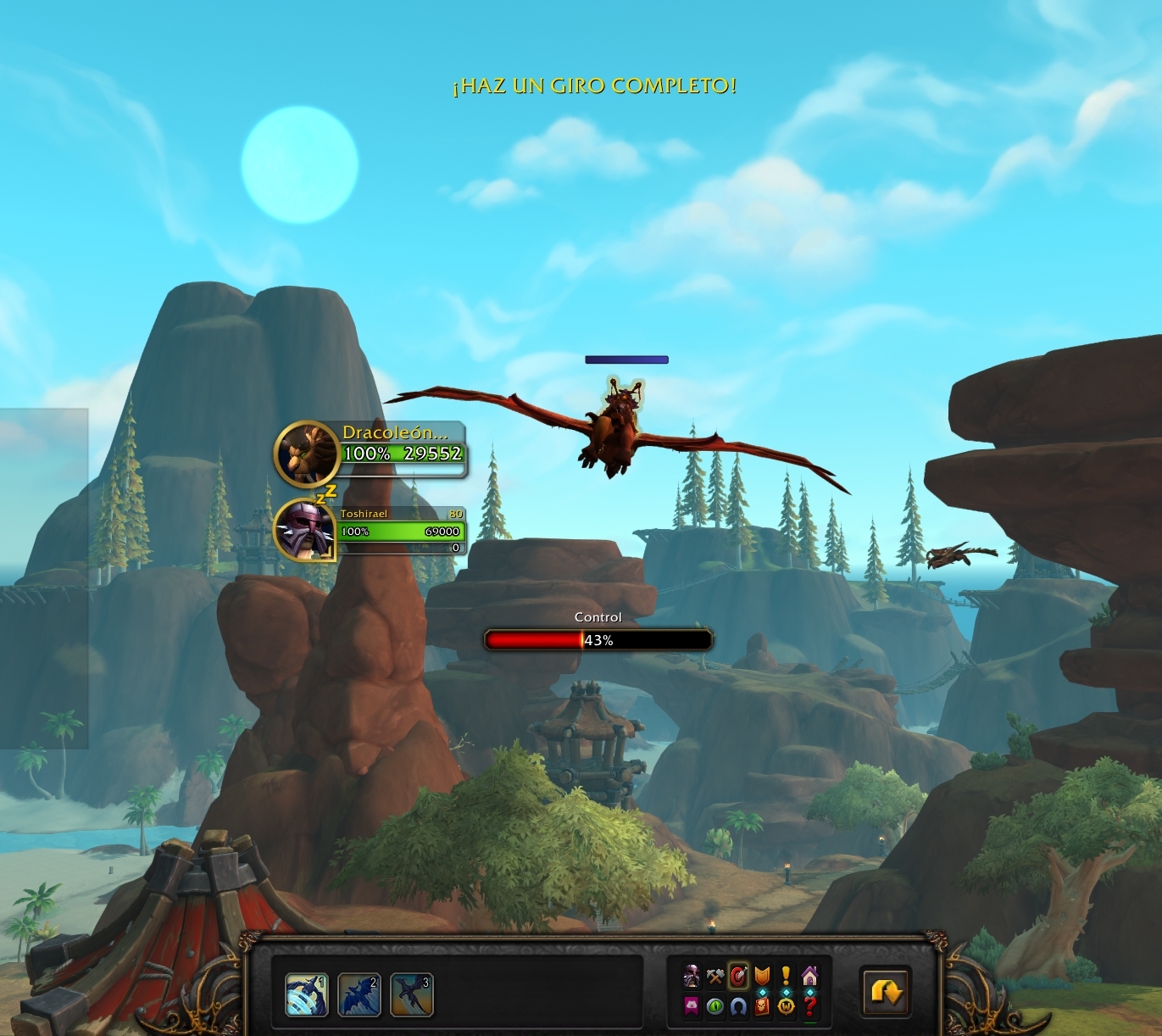1162x1036 pixels.
Task: Activate the first dragon ability with spinning swirl
Action: [x=307, y=994]
